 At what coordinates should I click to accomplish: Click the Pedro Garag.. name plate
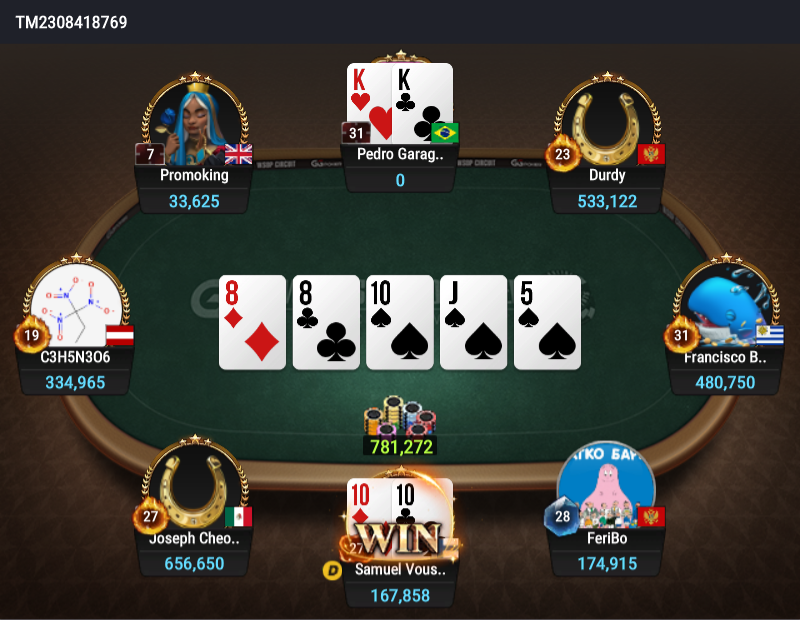coord(400,155)
